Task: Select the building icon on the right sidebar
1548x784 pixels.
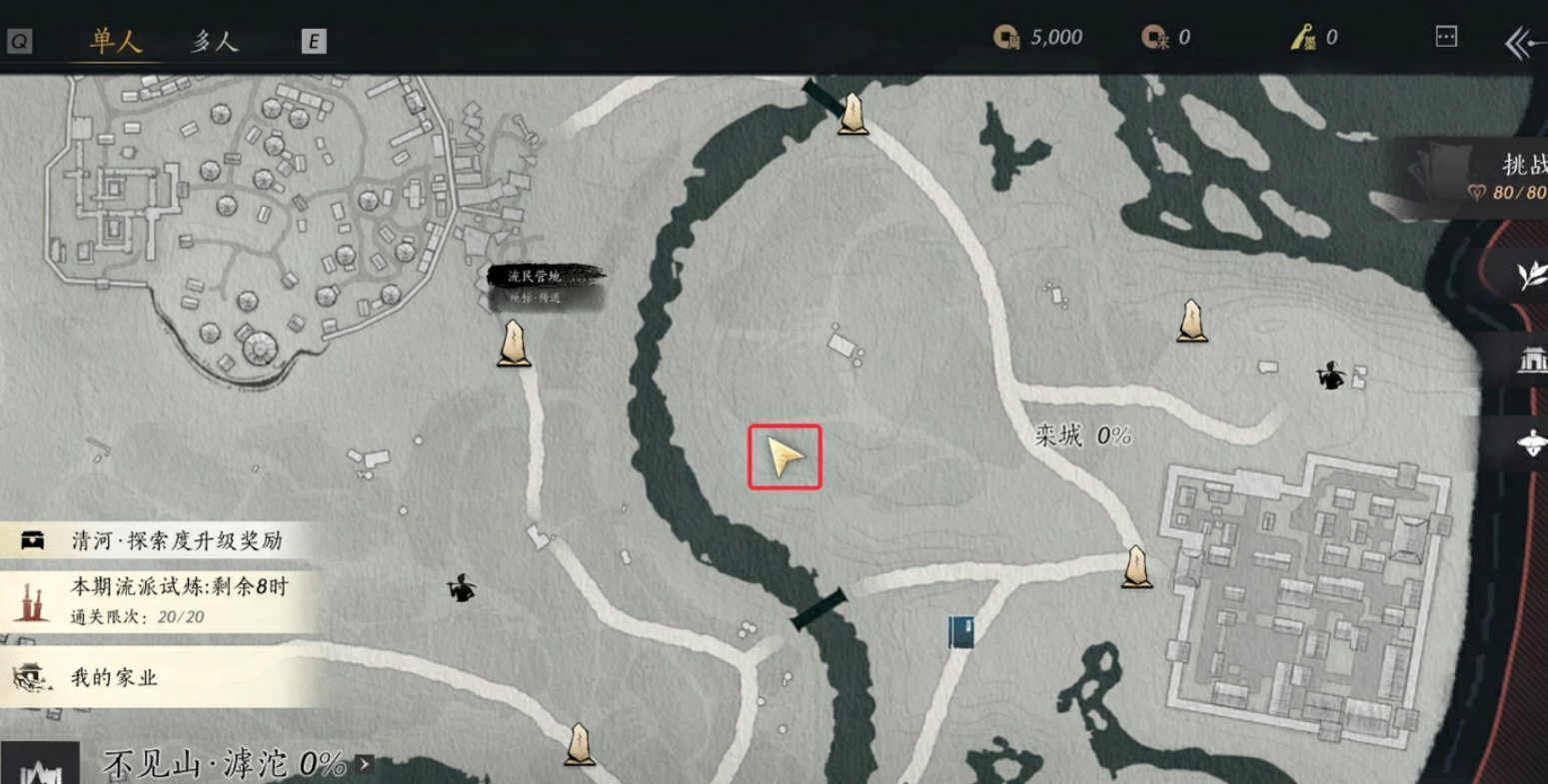Action: coord(1530,360)
